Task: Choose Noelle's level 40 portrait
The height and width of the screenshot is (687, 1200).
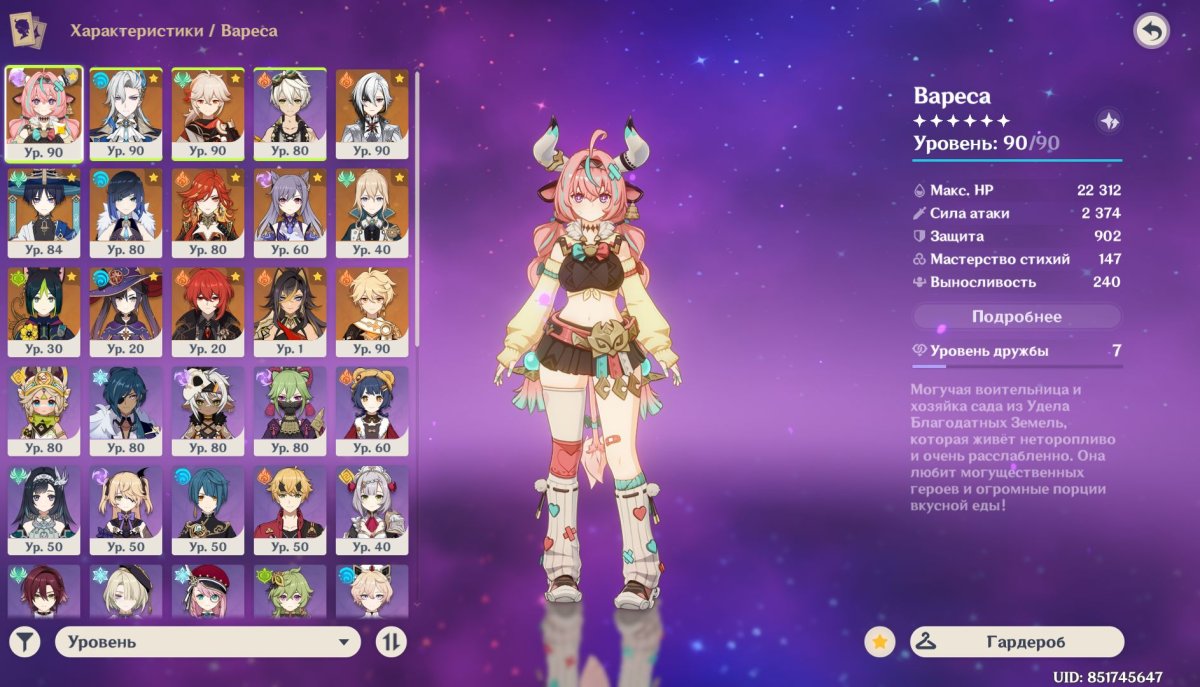Action: pyautogui.click(x=372, y=509)
